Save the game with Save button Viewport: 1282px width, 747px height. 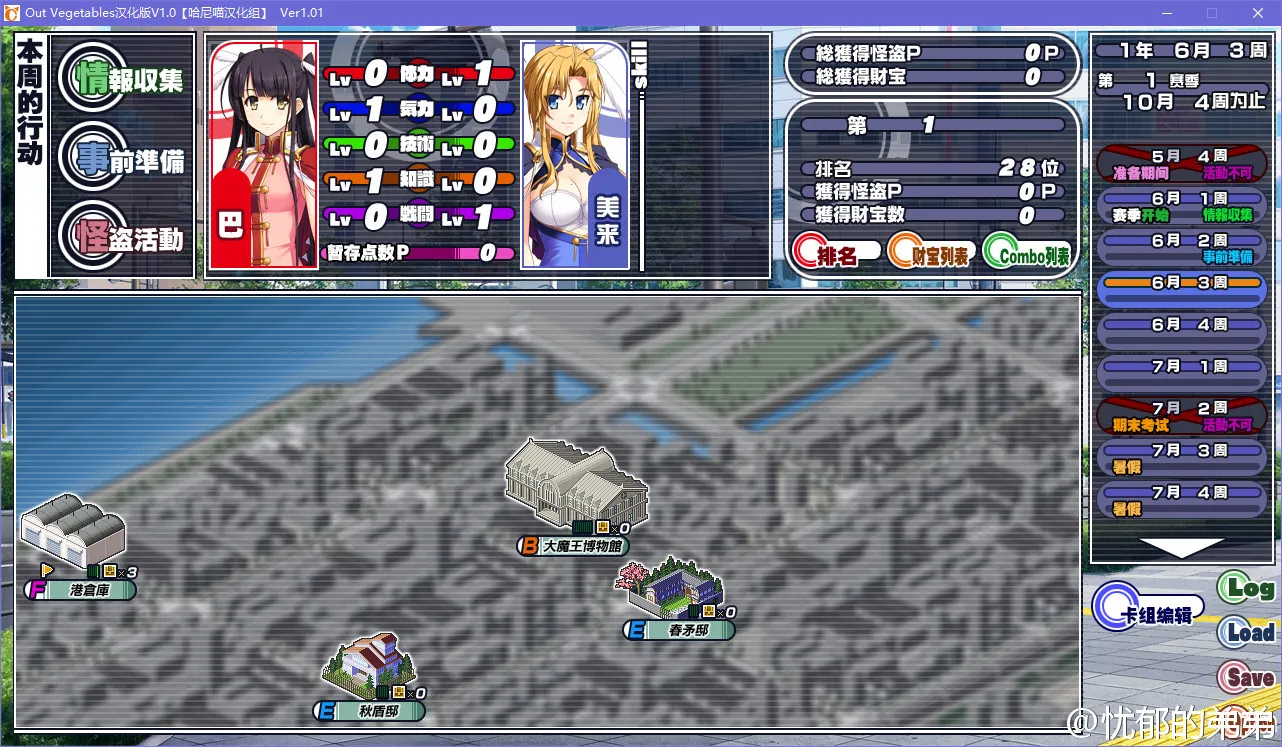[x=1246, y=677]
